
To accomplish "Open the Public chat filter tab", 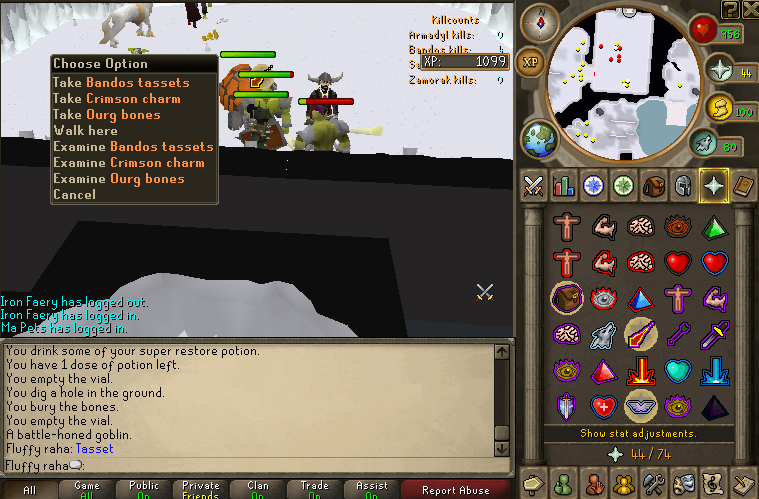I will coord(144,490).
